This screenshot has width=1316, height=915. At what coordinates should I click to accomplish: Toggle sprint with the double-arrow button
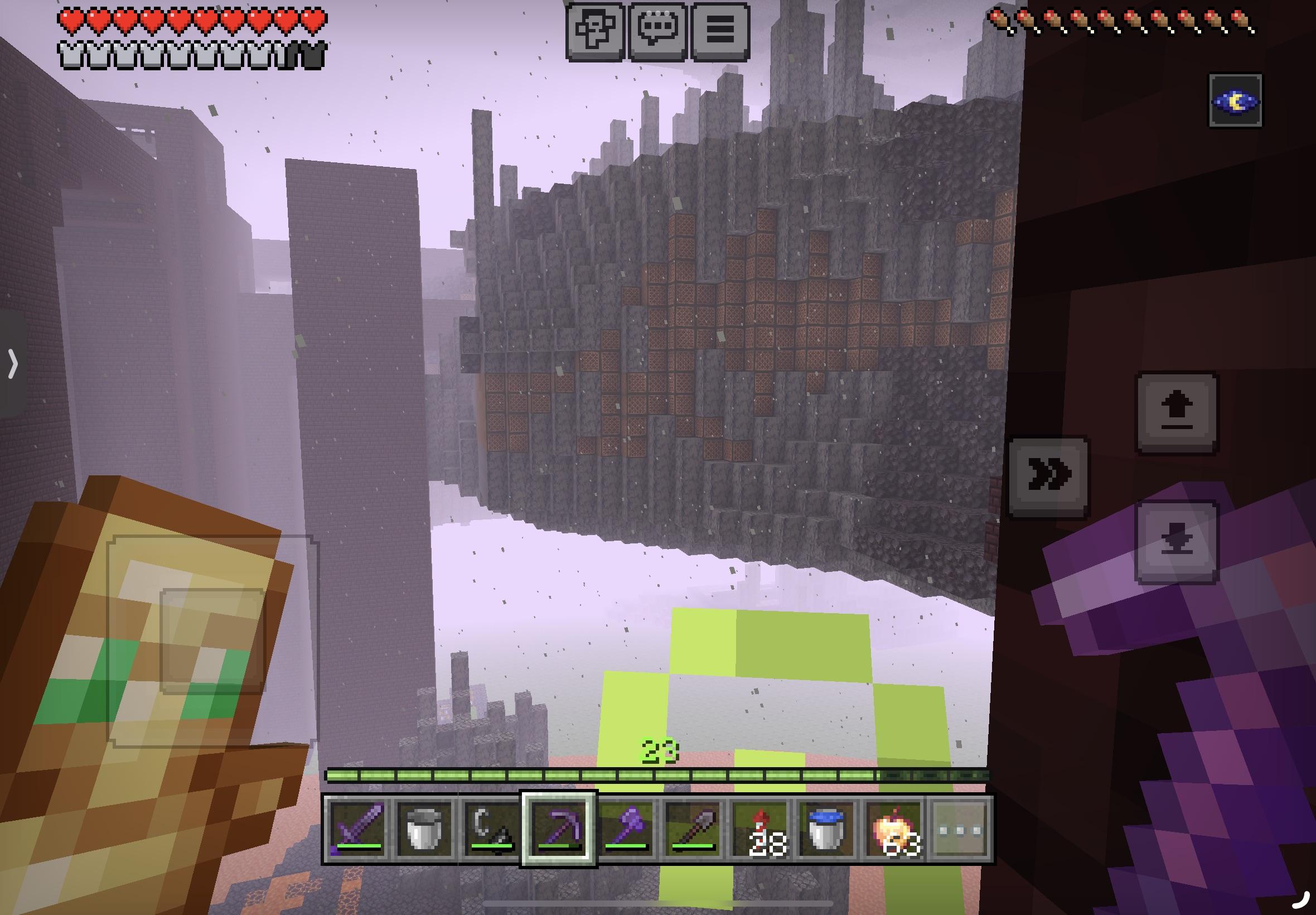[1048, 477]
